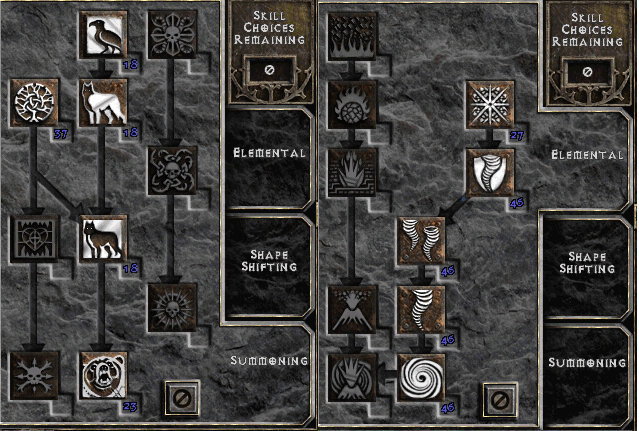
Task: Click the Solar Creeper skill icon
Action: [171, 304]
